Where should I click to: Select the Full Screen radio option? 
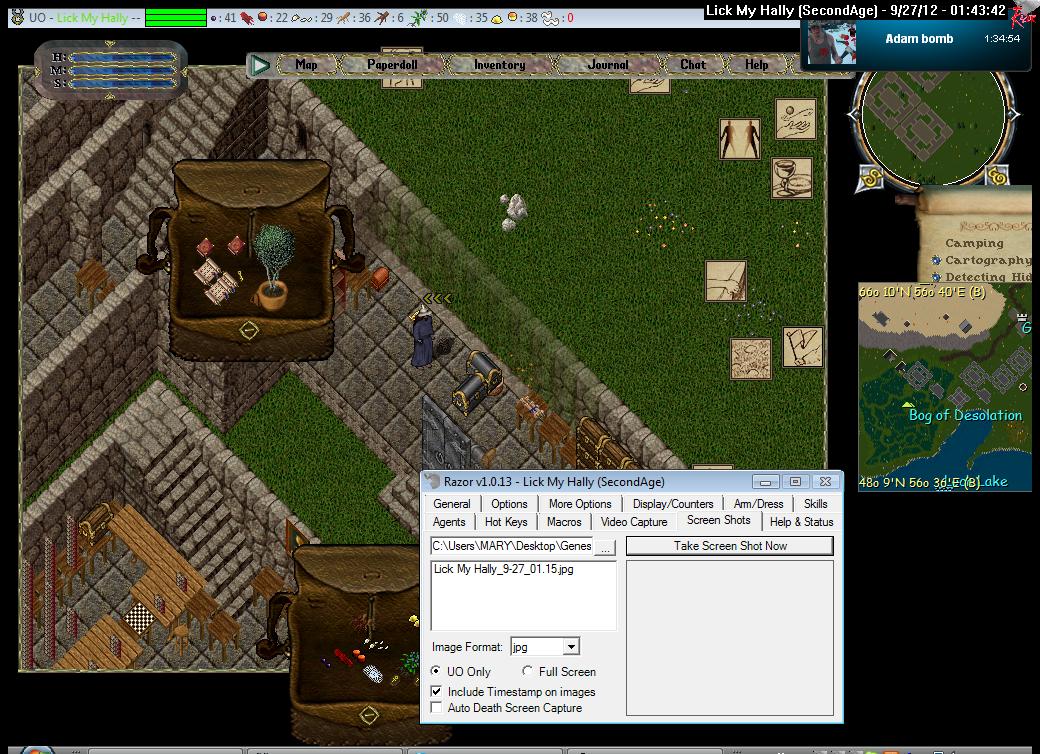click(x=528, y=672)
